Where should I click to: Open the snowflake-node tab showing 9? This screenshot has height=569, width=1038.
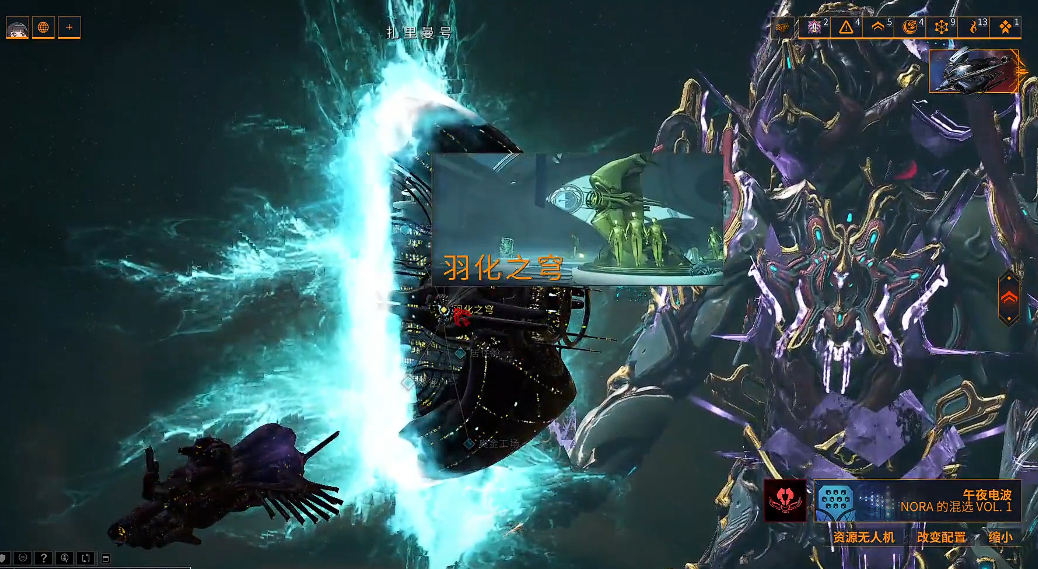point(942,27)
